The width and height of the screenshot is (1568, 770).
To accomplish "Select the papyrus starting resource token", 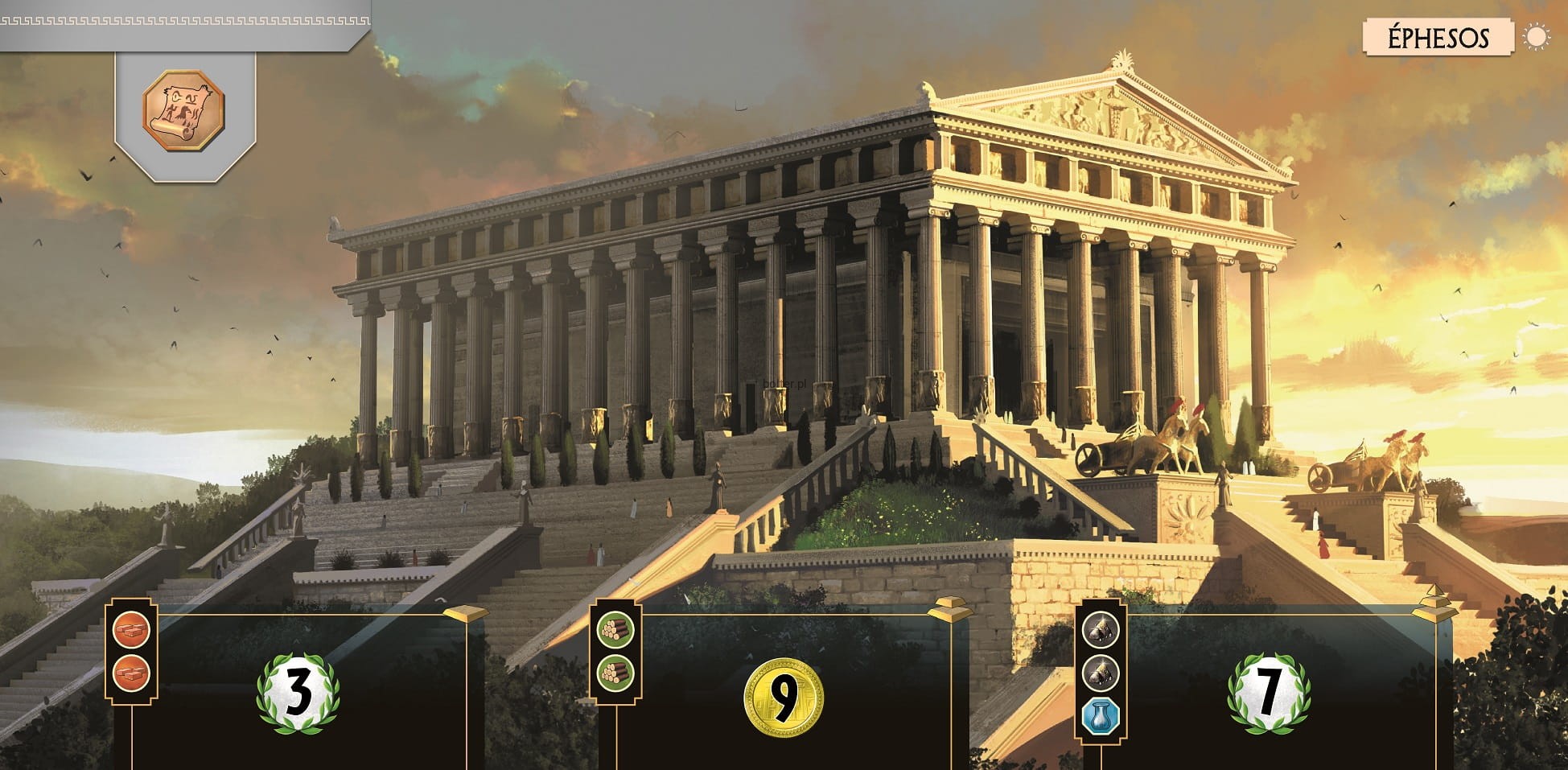I will click(183, 109).
